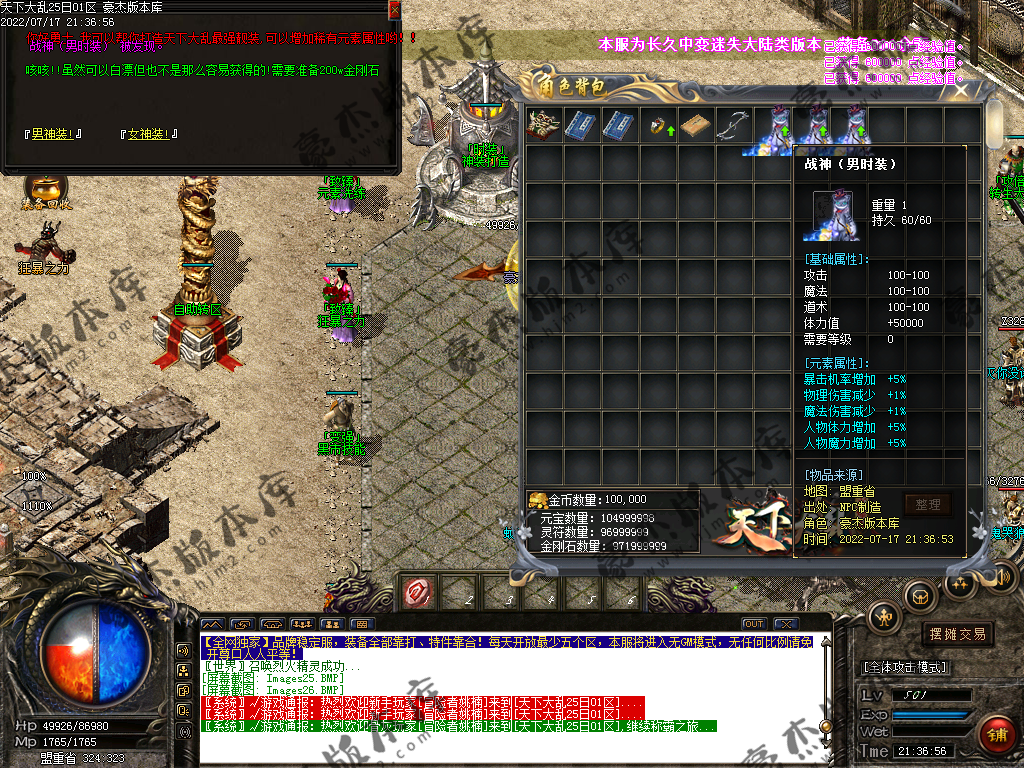Open the 摆摊交易 stall trade button
The width and height of the screenshot is (1024, 768).
[957, 634]
